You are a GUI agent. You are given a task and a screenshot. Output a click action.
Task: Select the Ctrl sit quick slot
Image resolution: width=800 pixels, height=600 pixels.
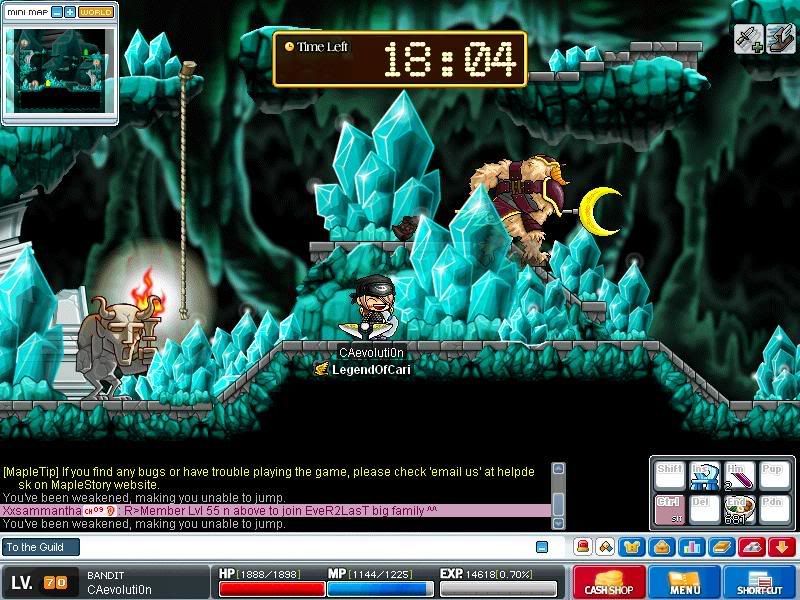point(668,508)
